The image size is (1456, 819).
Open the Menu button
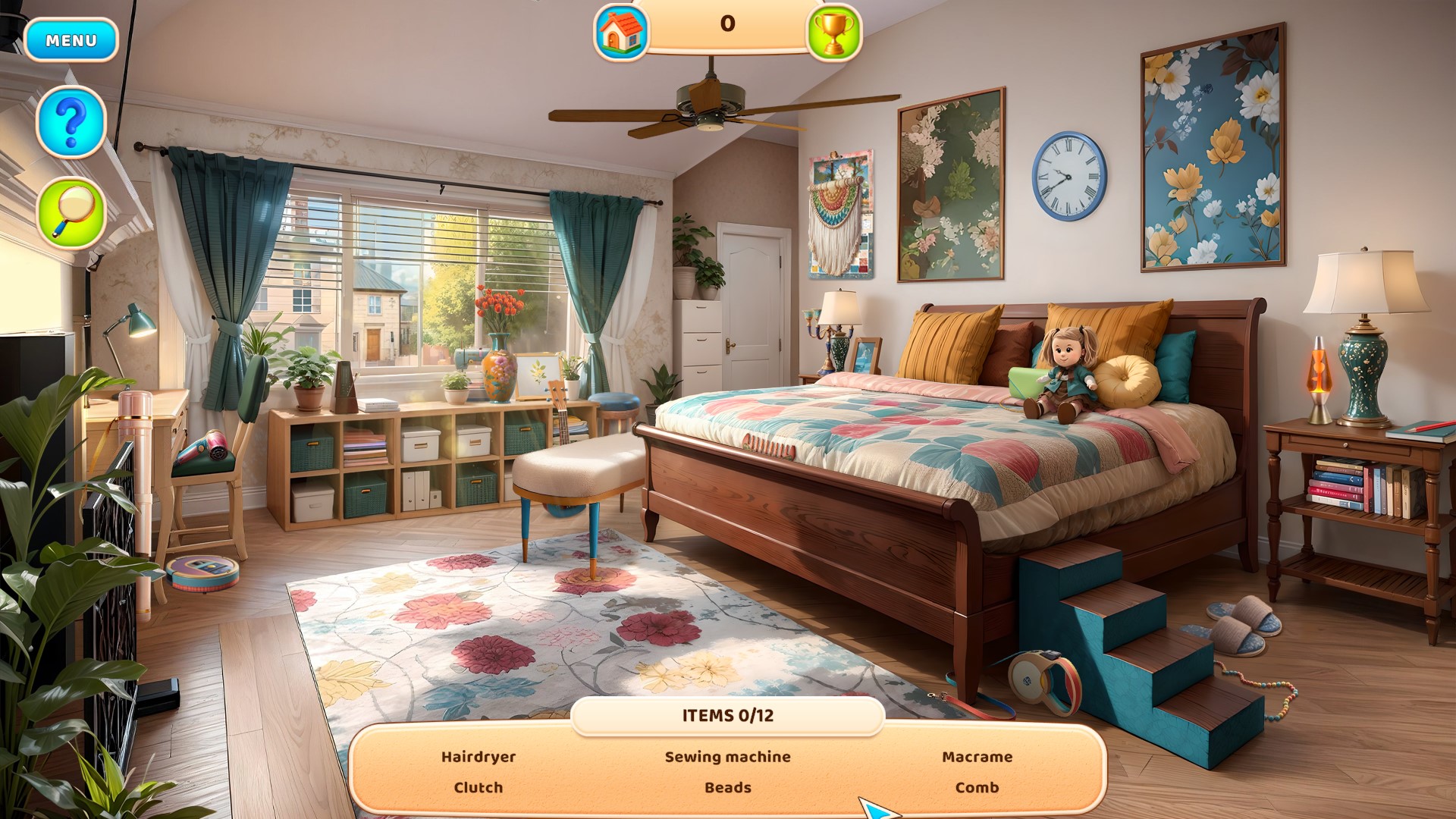[x=71, y=40]
